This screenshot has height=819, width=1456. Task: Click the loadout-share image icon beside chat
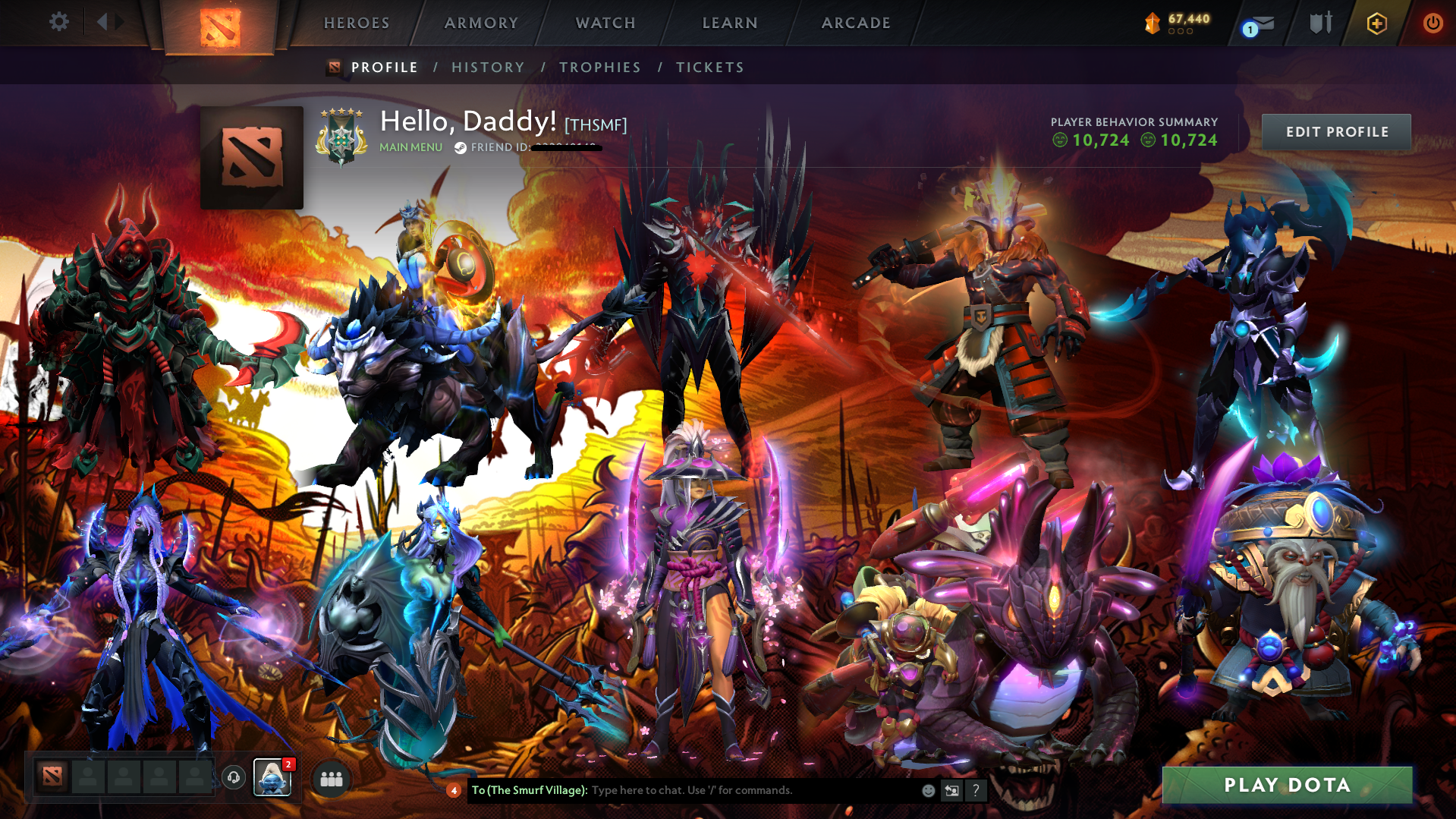pyautogui.click(x=951, y=790)
